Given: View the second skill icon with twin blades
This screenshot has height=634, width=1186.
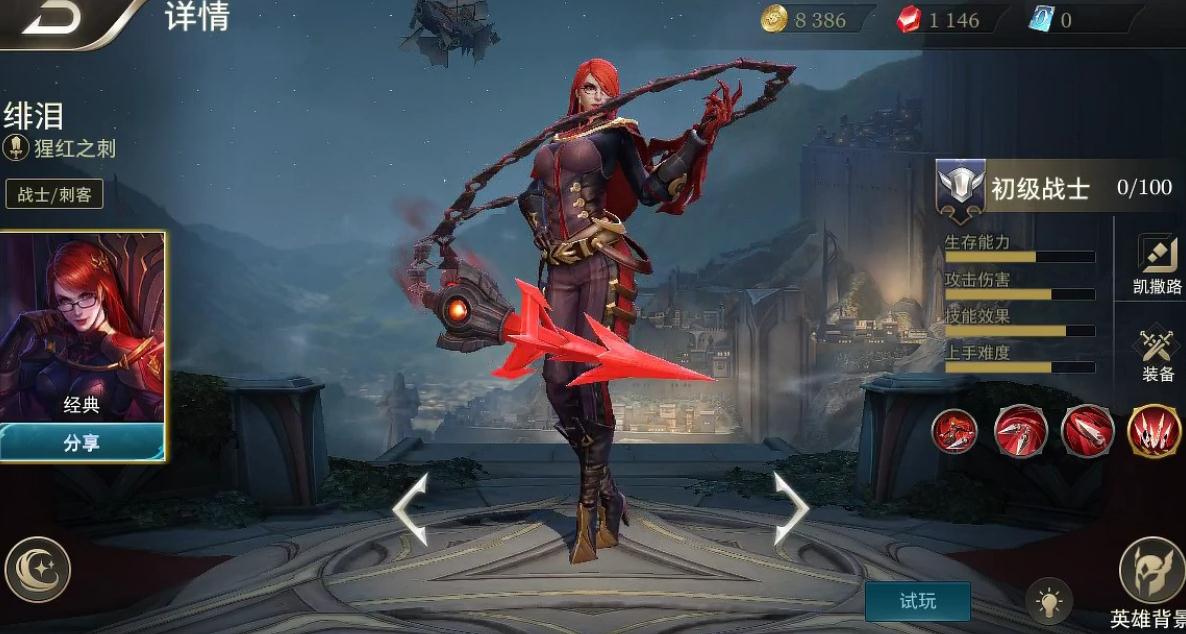Looking at the screenshot, I should [x=1021, y=432].
